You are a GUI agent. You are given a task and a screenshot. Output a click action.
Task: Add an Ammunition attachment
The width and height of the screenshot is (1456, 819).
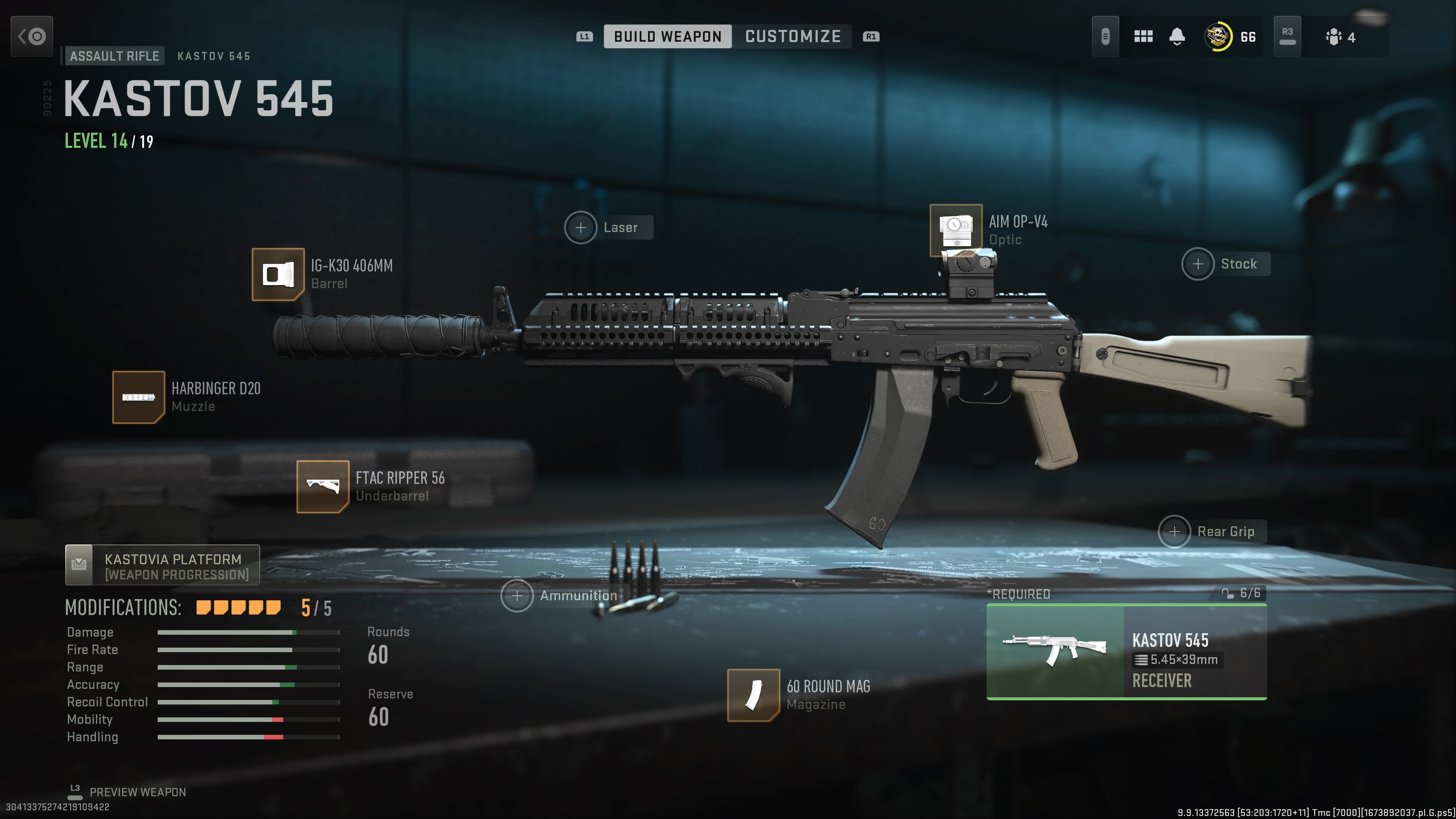517,596
